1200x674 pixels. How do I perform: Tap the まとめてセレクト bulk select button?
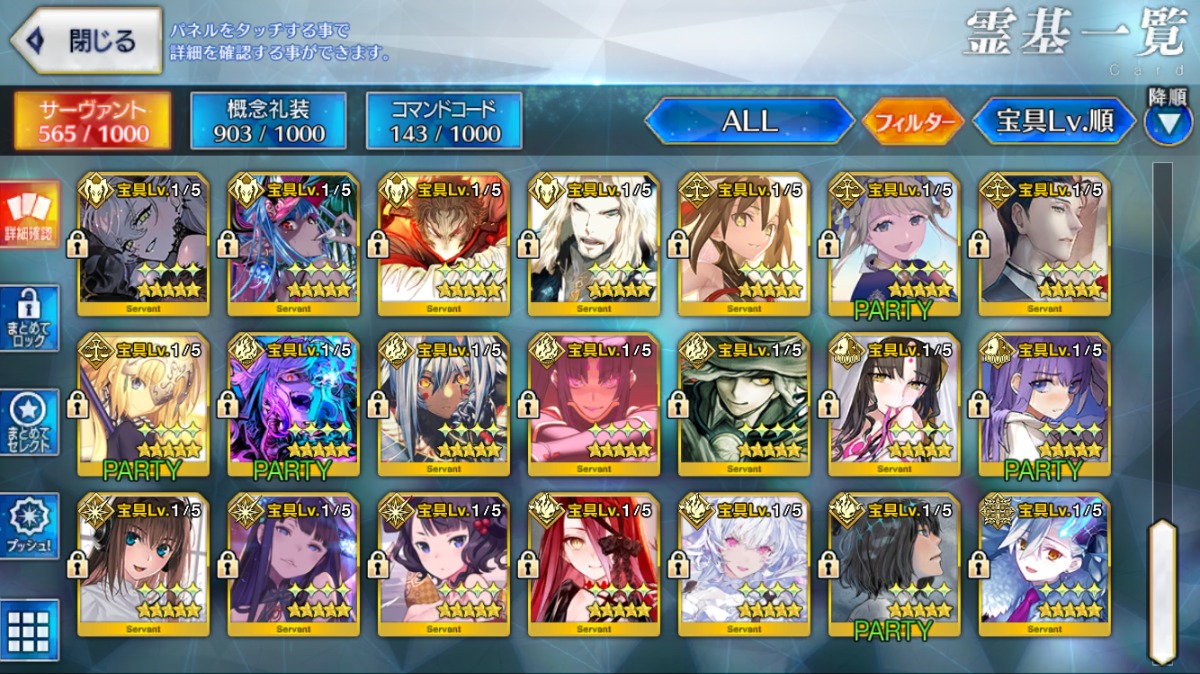coord(29,422)
